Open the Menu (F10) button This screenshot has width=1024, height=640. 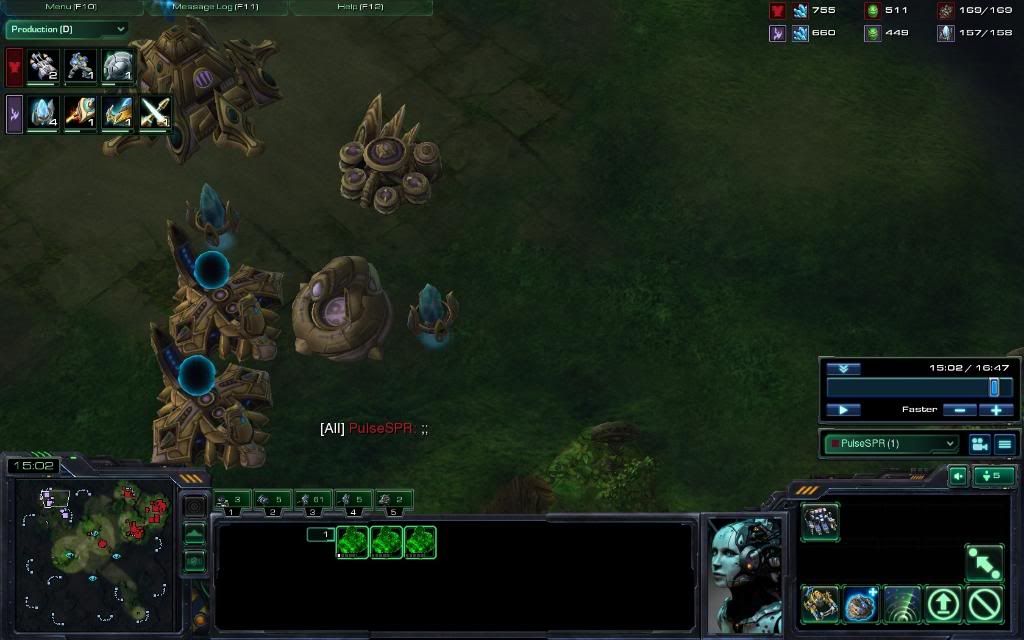click(71, 7)
